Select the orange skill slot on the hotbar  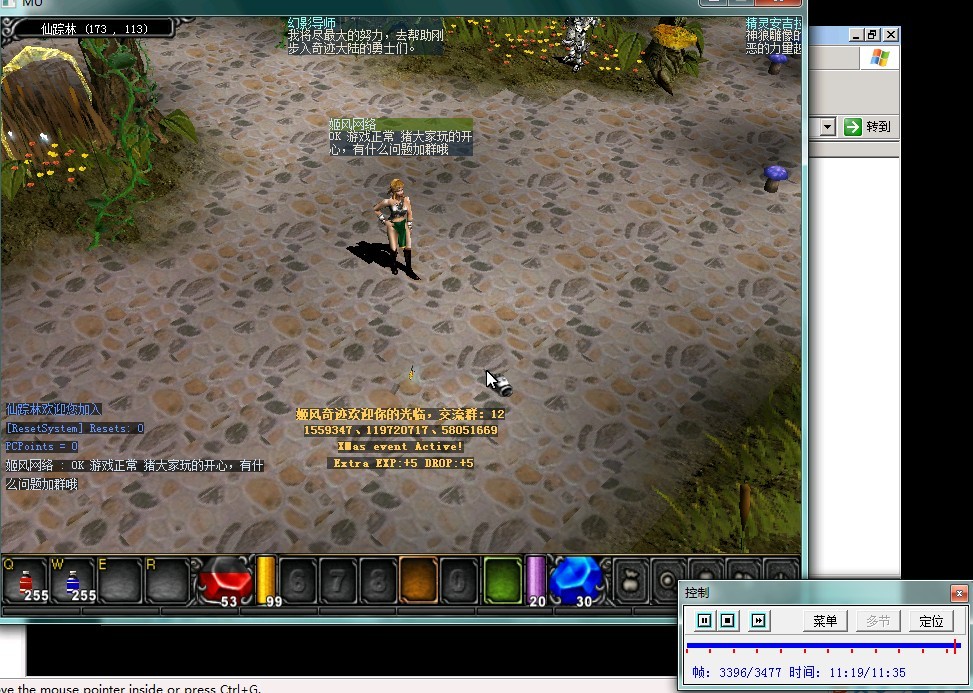tap(417, 580)
